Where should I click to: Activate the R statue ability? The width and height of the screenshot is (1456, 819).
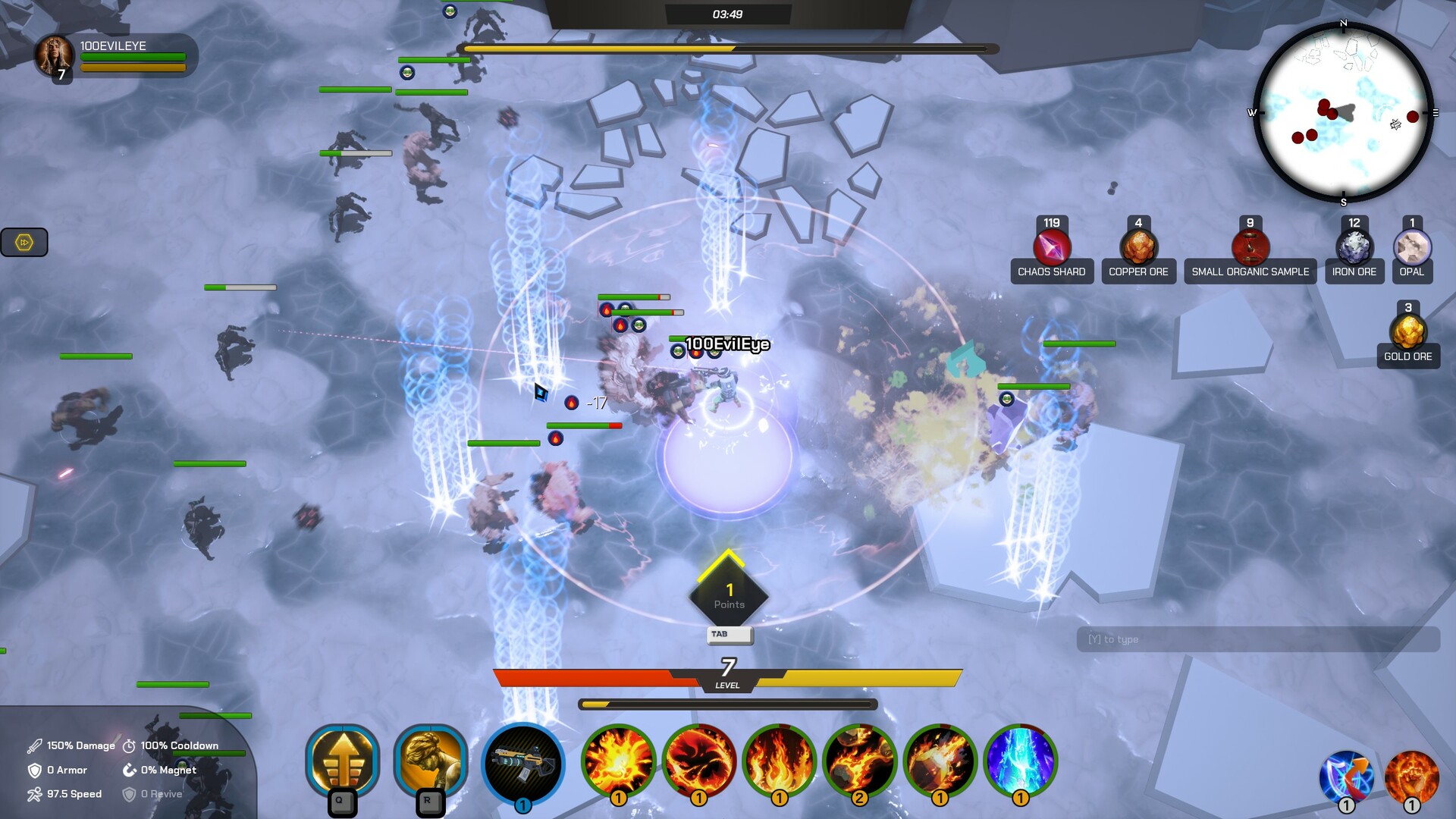428,762
